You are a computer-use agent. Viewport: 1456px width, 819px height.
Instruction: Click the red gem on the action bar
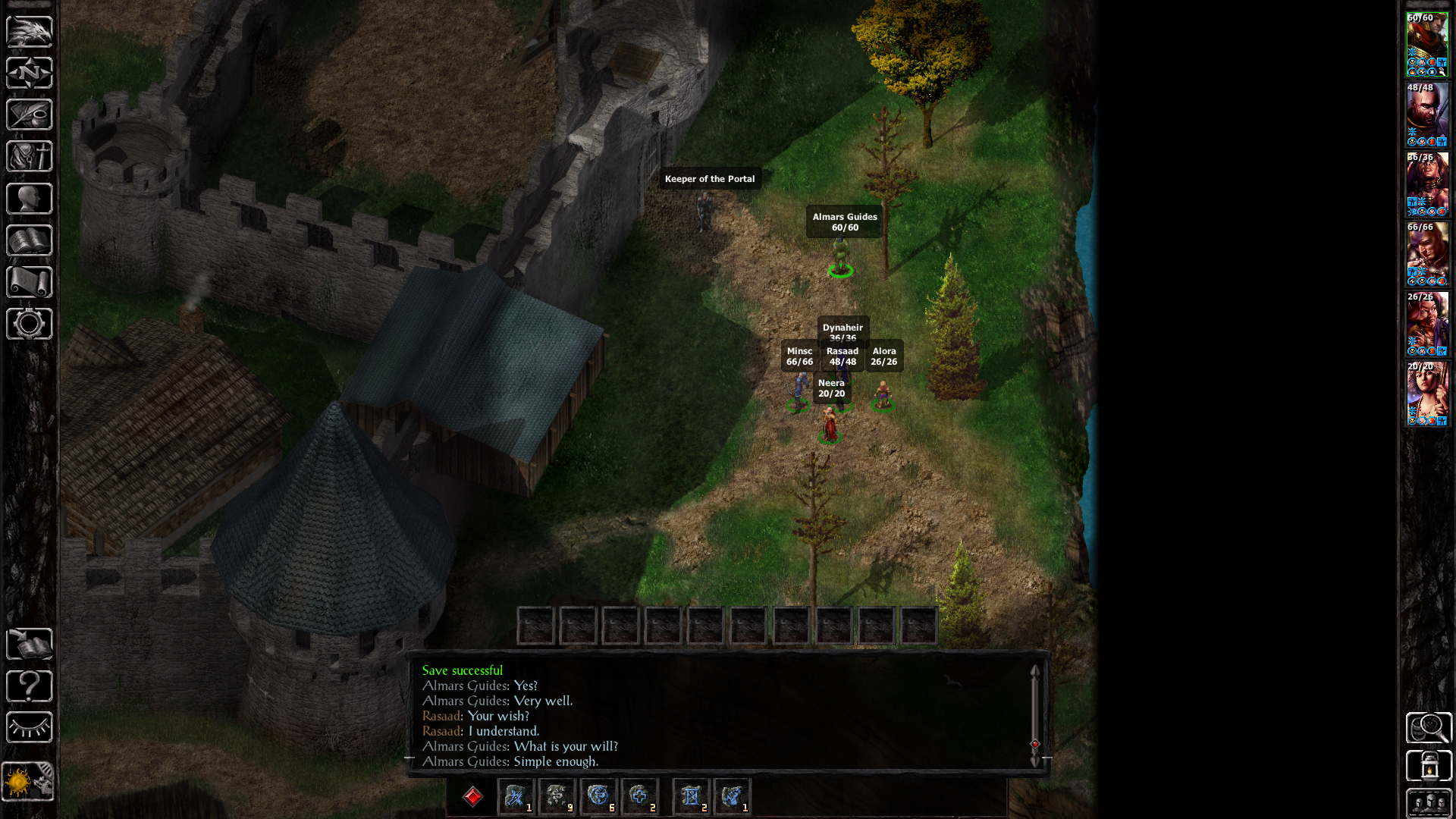click(x=472, y=797)
